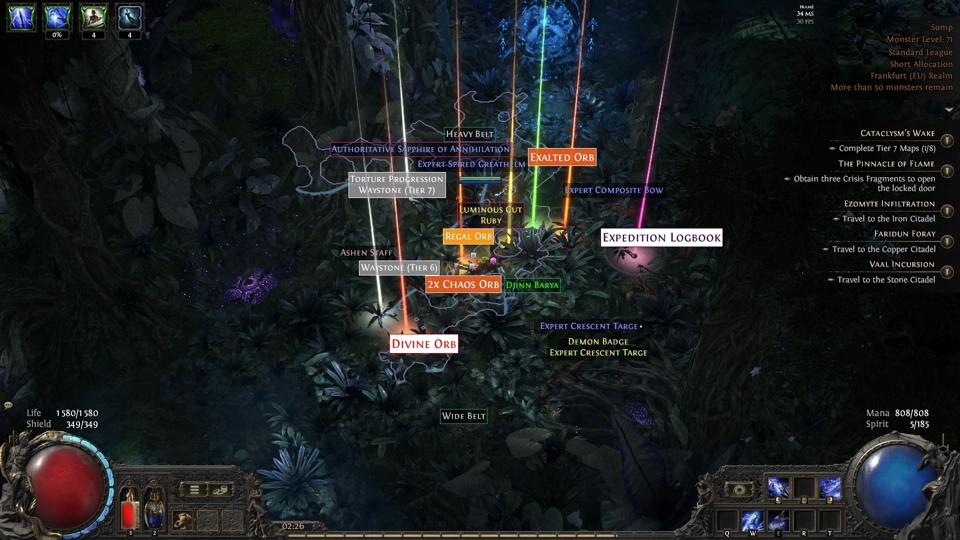Collapse the quest tracker with the arrow

[x=948, y=110]
